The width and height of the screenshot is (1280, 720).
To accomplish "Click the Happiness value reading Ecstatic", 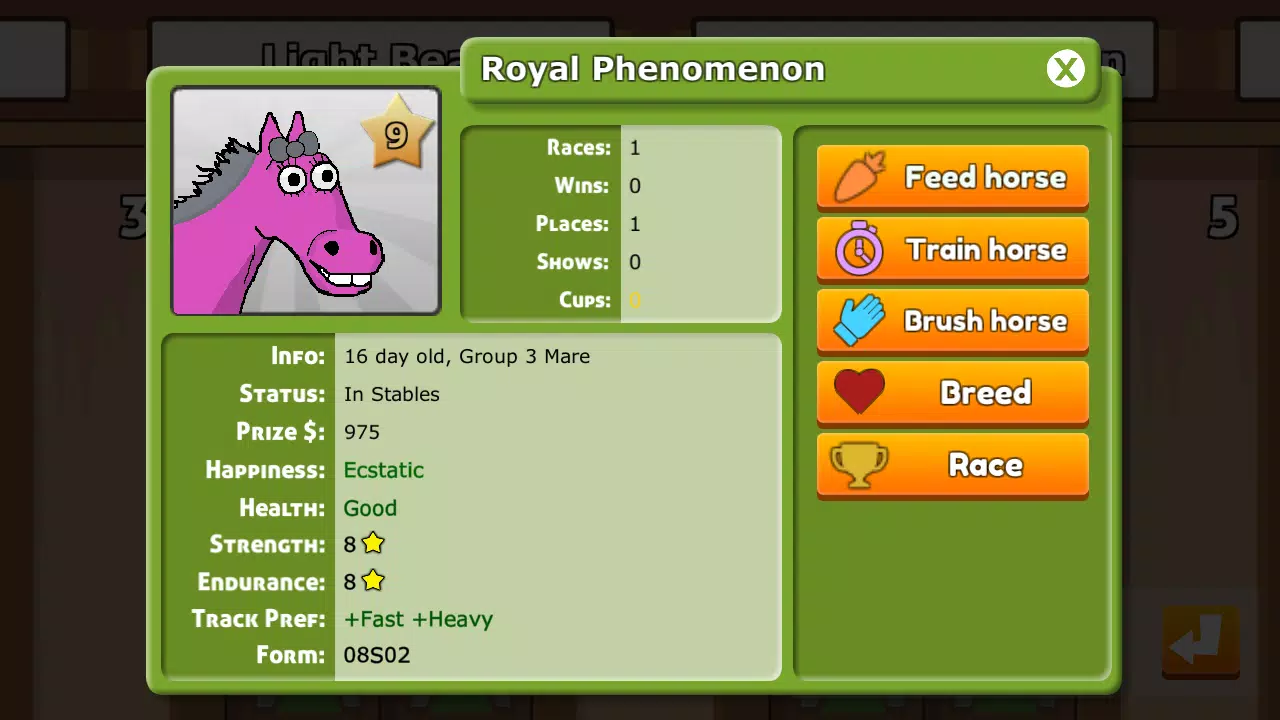I will tap(384, 470).
